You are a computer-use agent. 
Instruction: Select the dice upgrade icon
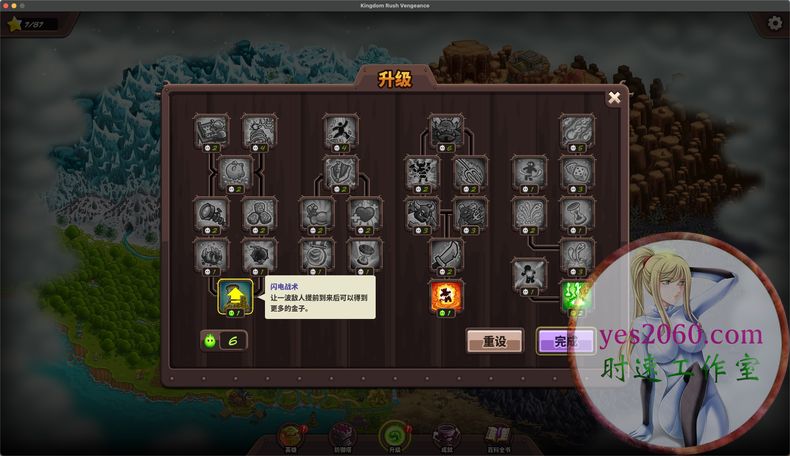click(x=577, y=171)
